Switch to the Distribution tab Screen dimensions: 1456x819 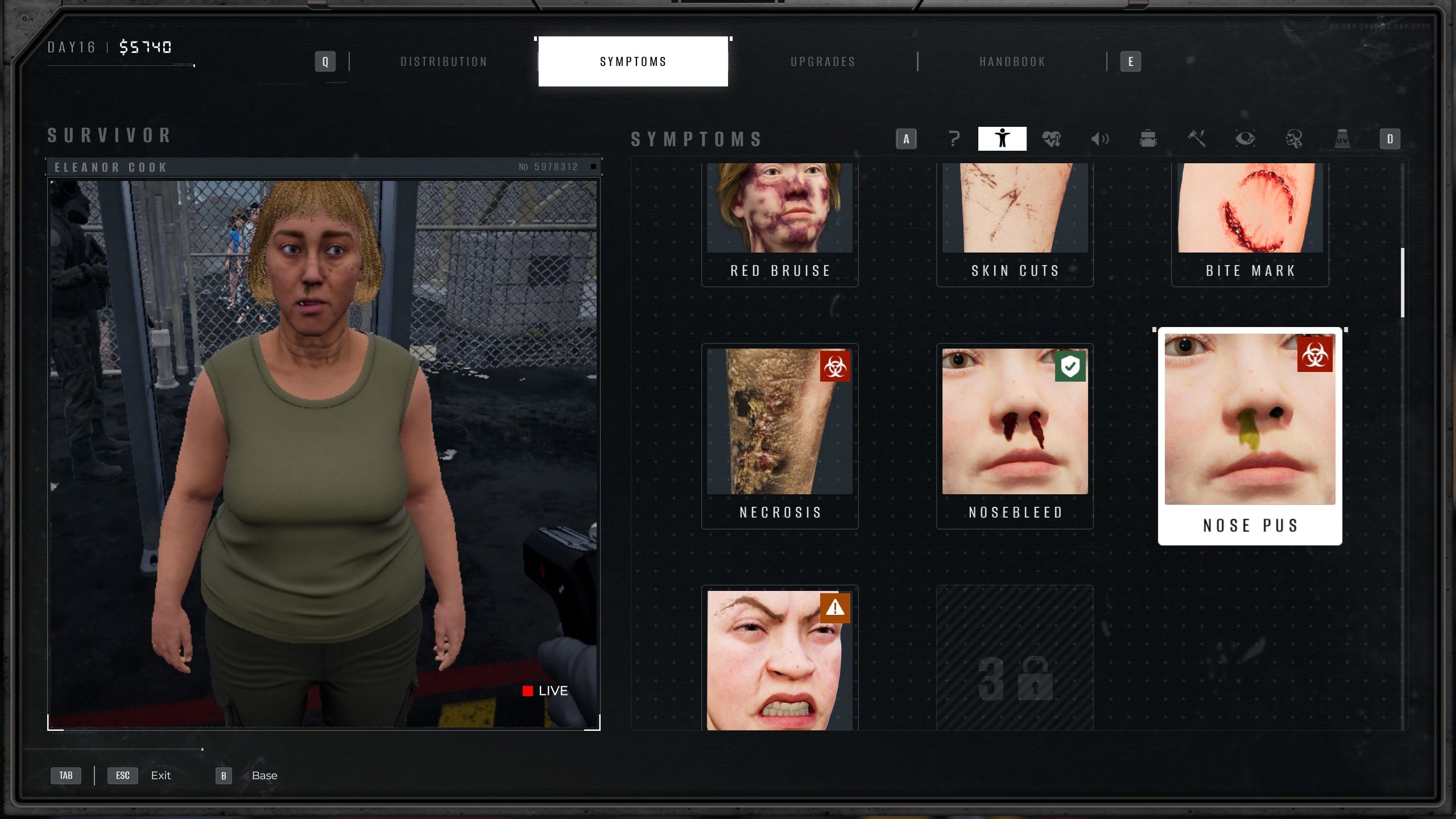coord(444,61)
